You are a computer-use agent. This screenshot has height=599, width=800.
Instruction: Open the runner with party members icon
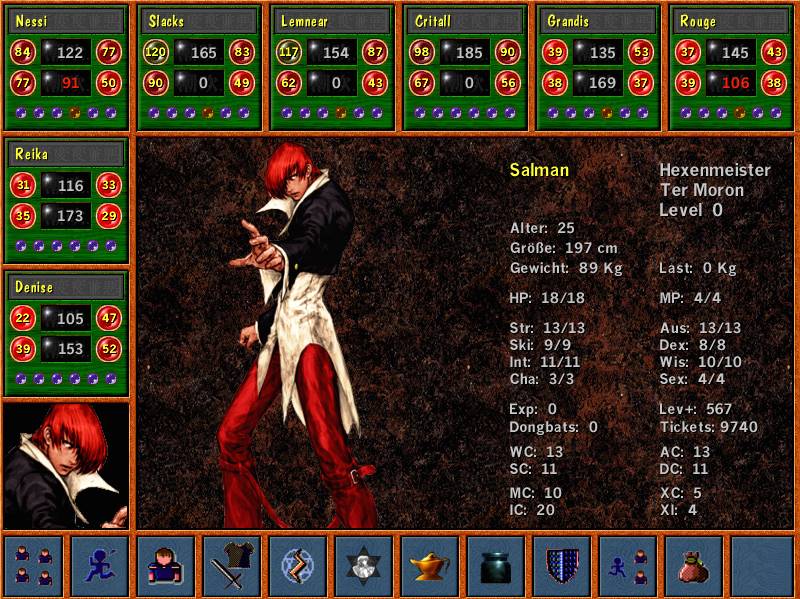point(627,565)
